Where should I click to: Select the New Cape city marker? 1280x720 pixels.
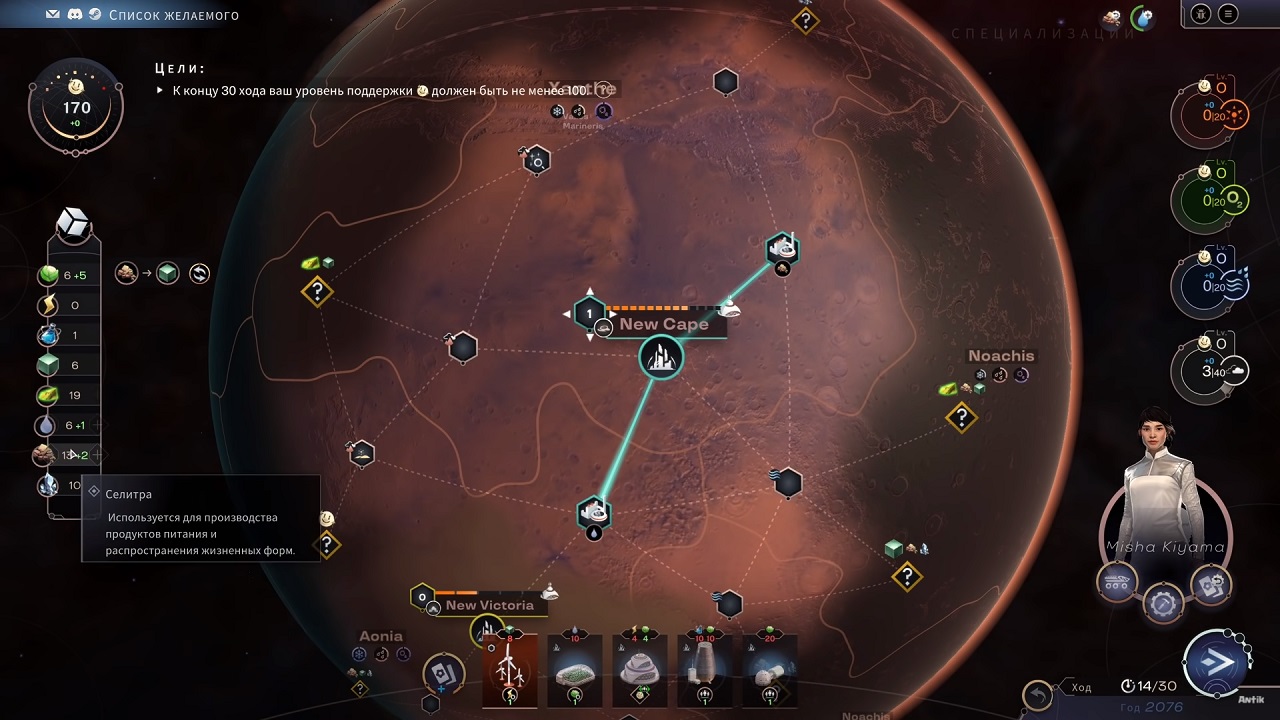[x=661, y=357]
